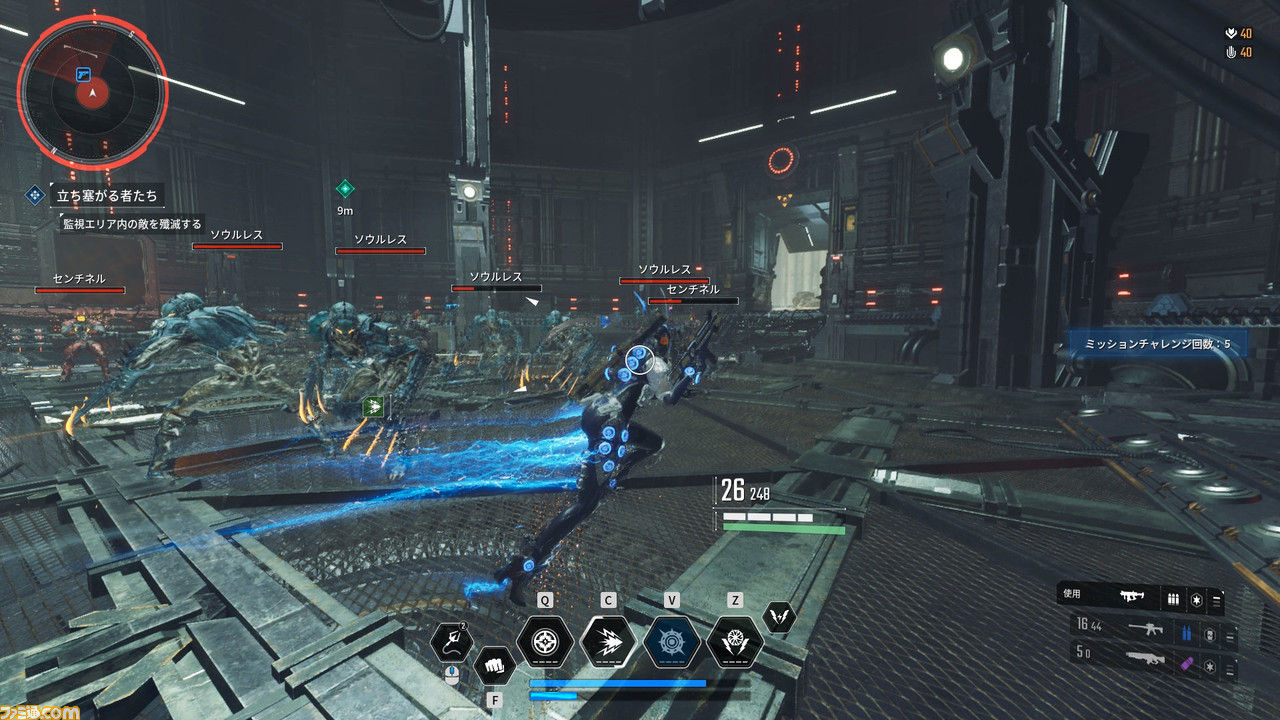The height and width of the screenshot is (720, 1280).
Task: Activate the blue spiked orb skill
Action: pyautogui.click(x=672, y=642)
